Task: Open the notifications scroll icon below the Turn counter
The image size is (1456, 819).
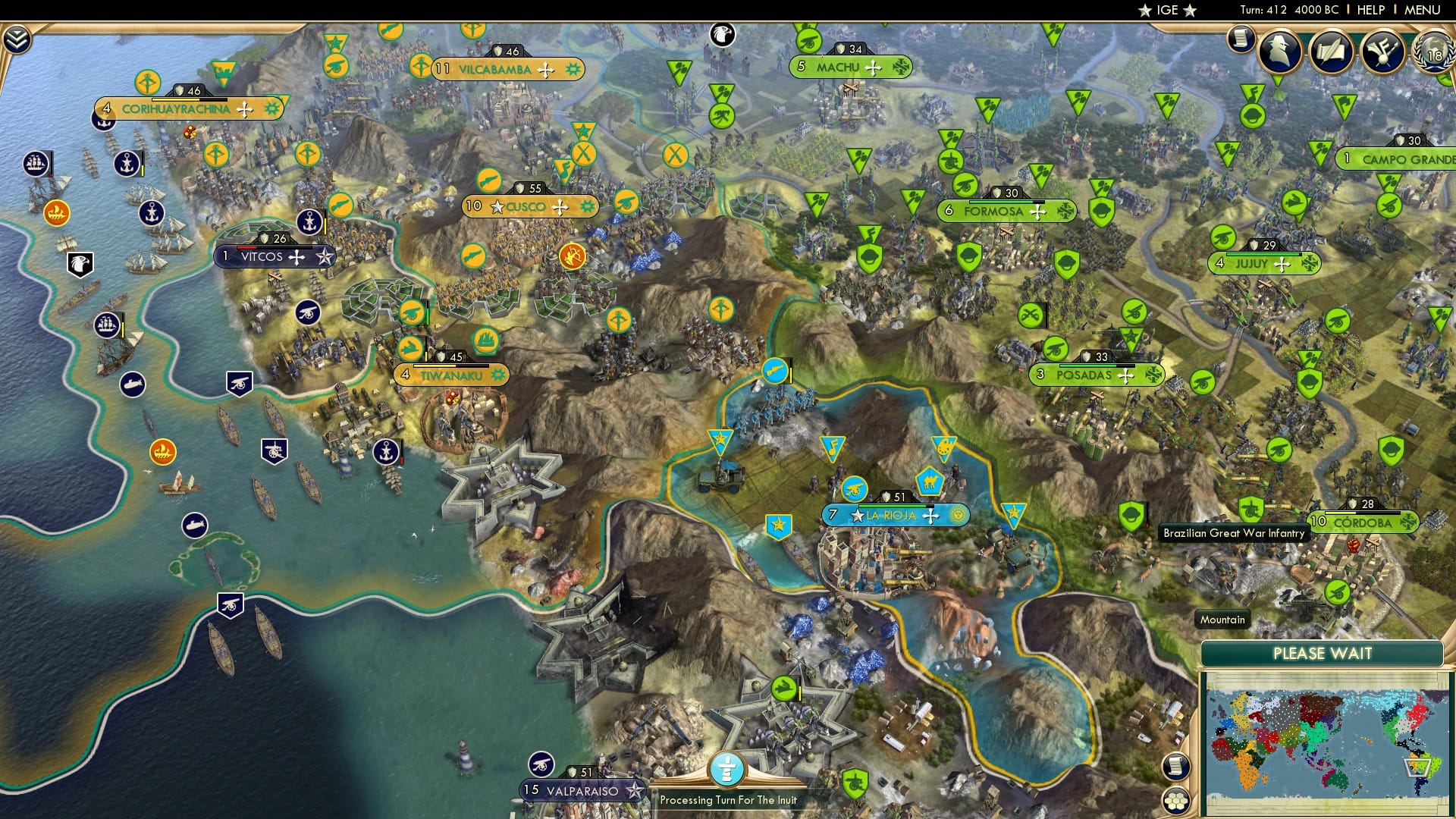Action: (x=1241, y=39)
